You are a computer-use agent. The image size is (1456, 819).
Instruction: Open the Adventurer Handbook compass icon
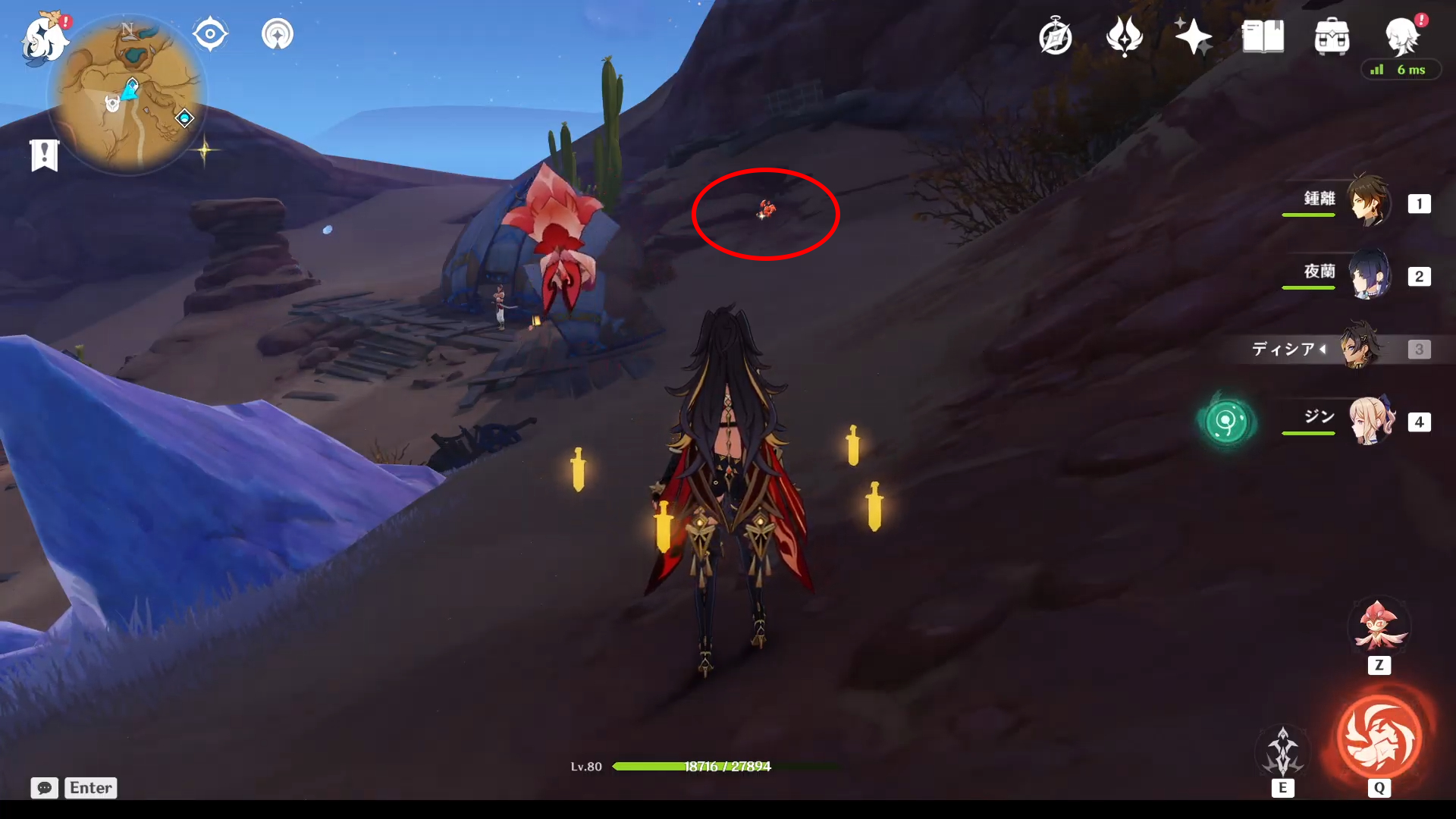point(1056,36)
